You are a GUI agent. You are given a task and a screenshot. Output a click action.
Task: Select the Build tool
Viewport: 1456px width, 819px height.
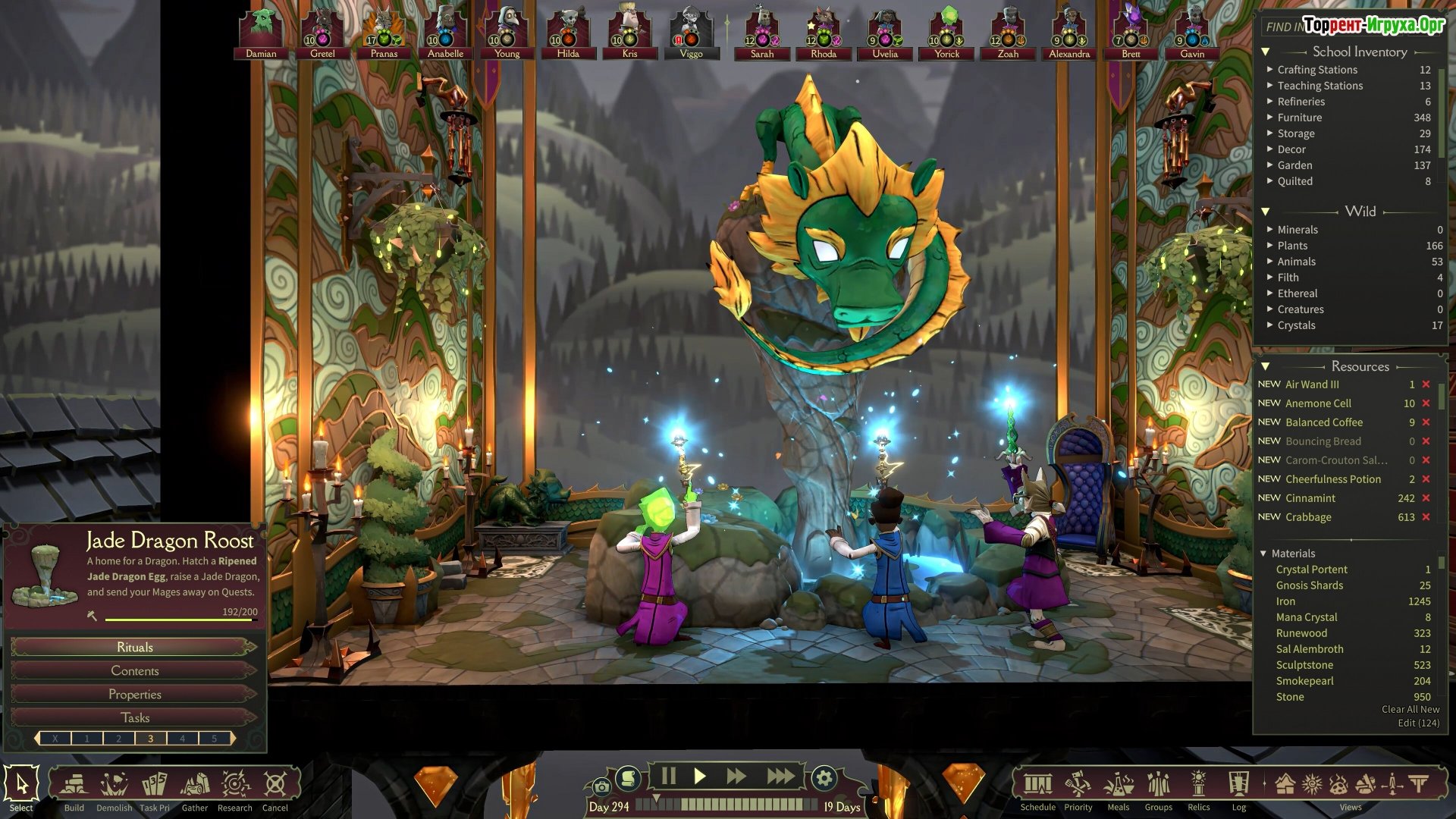click(74, 785)
